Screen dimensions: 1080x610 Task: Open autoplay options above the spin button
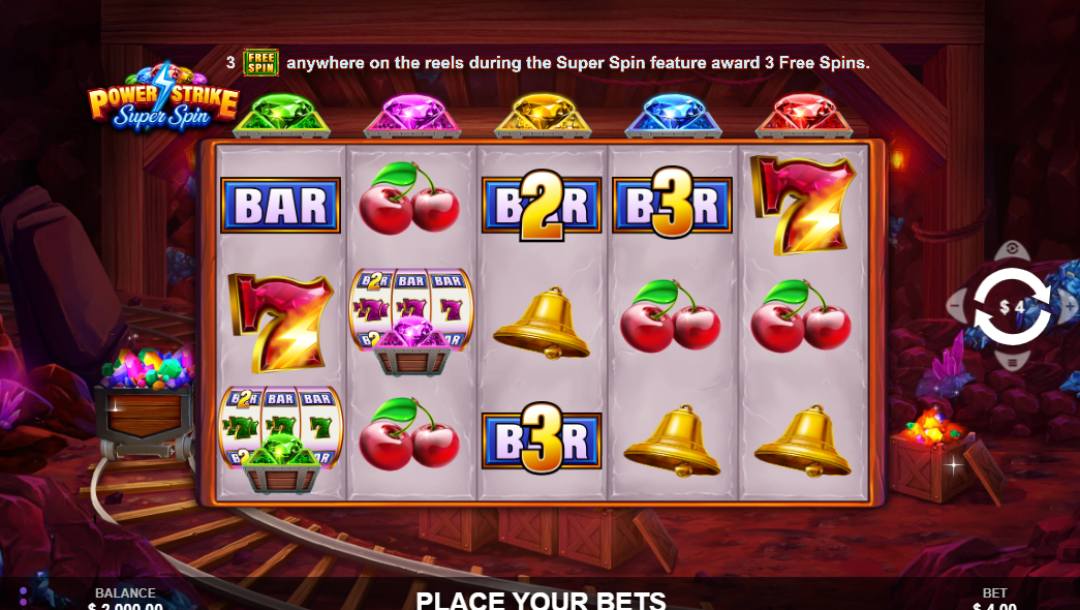click(1012, 249)
